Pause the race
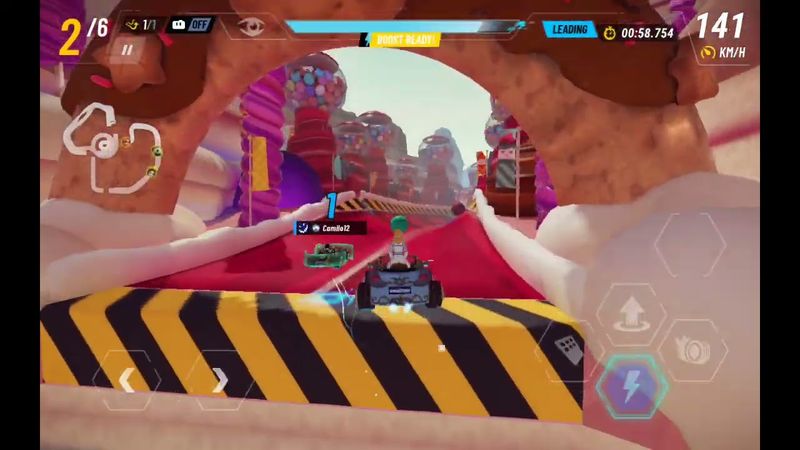 coord(127,48)
